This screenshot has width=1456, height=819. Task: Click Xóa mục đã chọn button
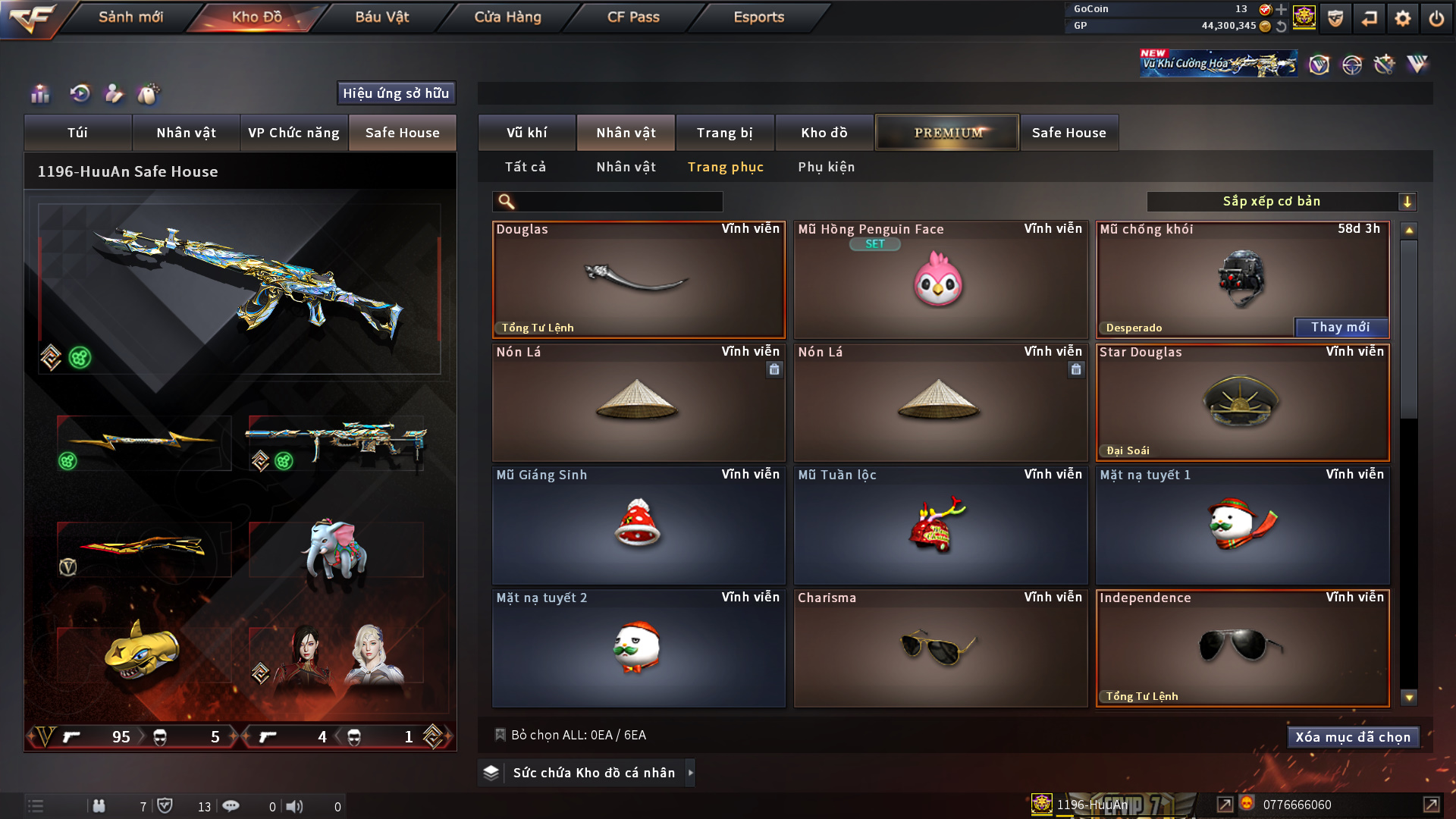tap(1352, 737)
